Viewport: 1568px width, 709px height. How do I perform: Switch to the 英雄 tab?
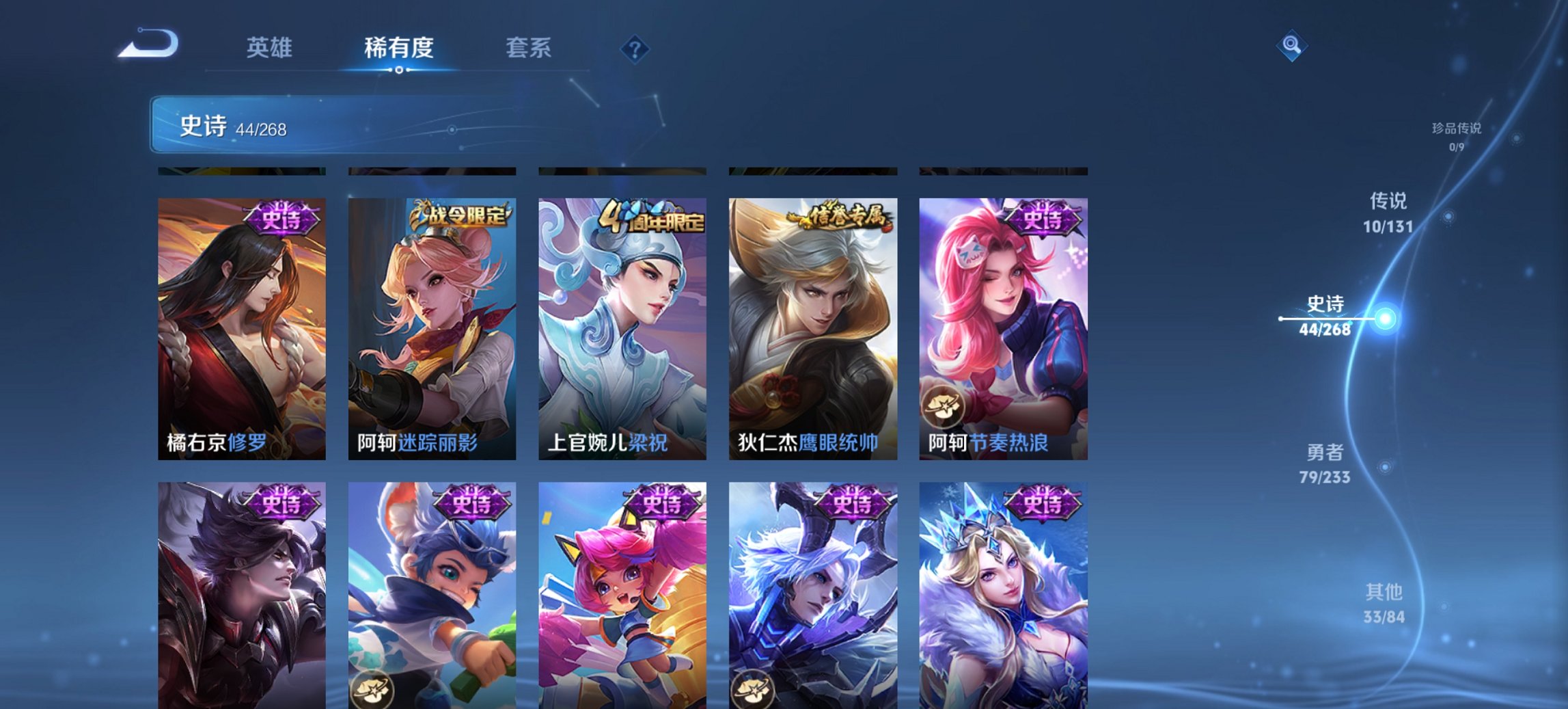[271, 48]
